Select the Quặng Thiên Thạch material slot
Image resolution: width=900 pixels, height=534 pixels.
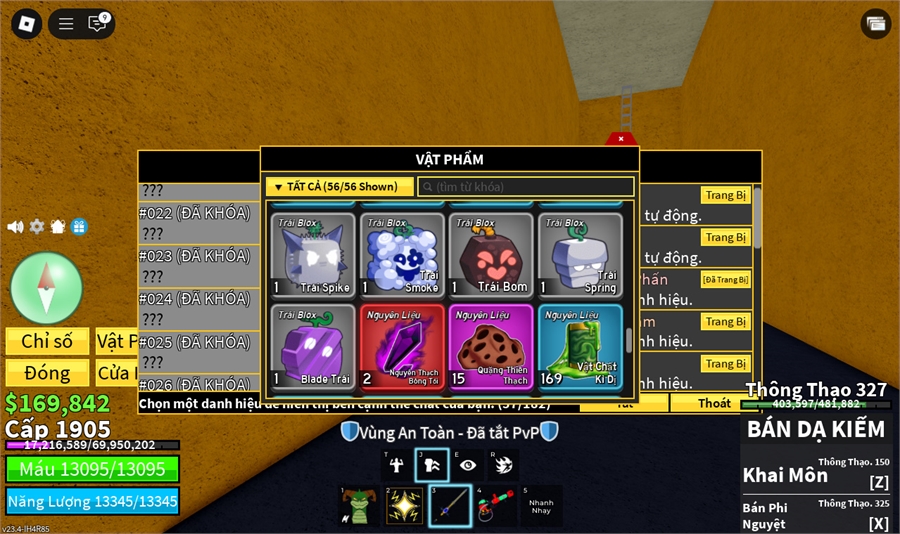(491, 346)
